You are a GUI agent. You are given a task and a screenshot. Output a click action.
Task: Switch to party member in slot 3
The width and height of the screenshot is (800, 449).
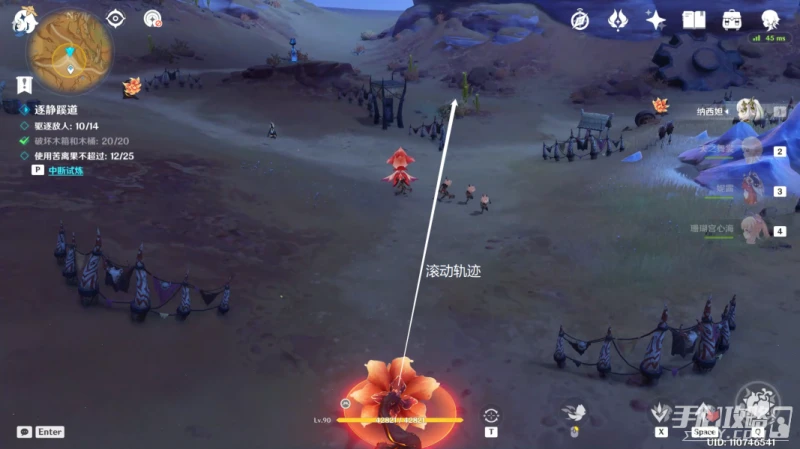point(752,190)
